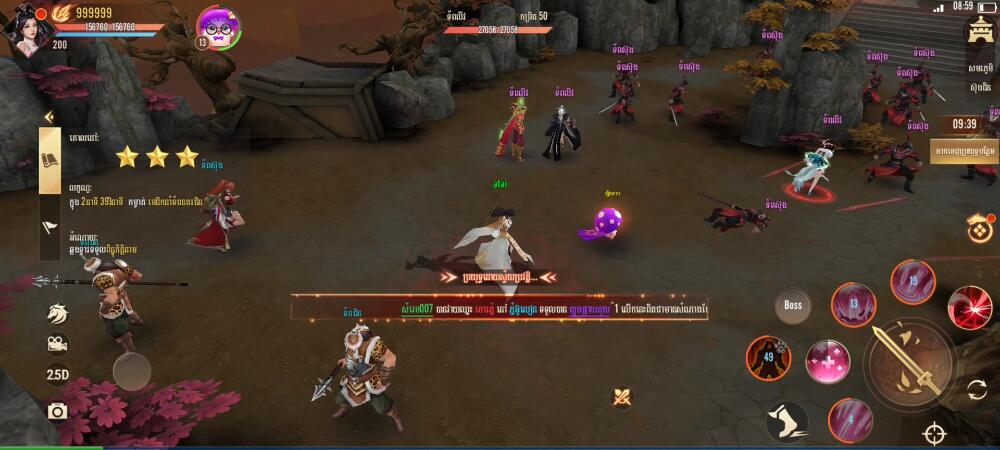Activate the skill showing cooldown 19
The image size is (1000, 450).
tap(912, 281)
